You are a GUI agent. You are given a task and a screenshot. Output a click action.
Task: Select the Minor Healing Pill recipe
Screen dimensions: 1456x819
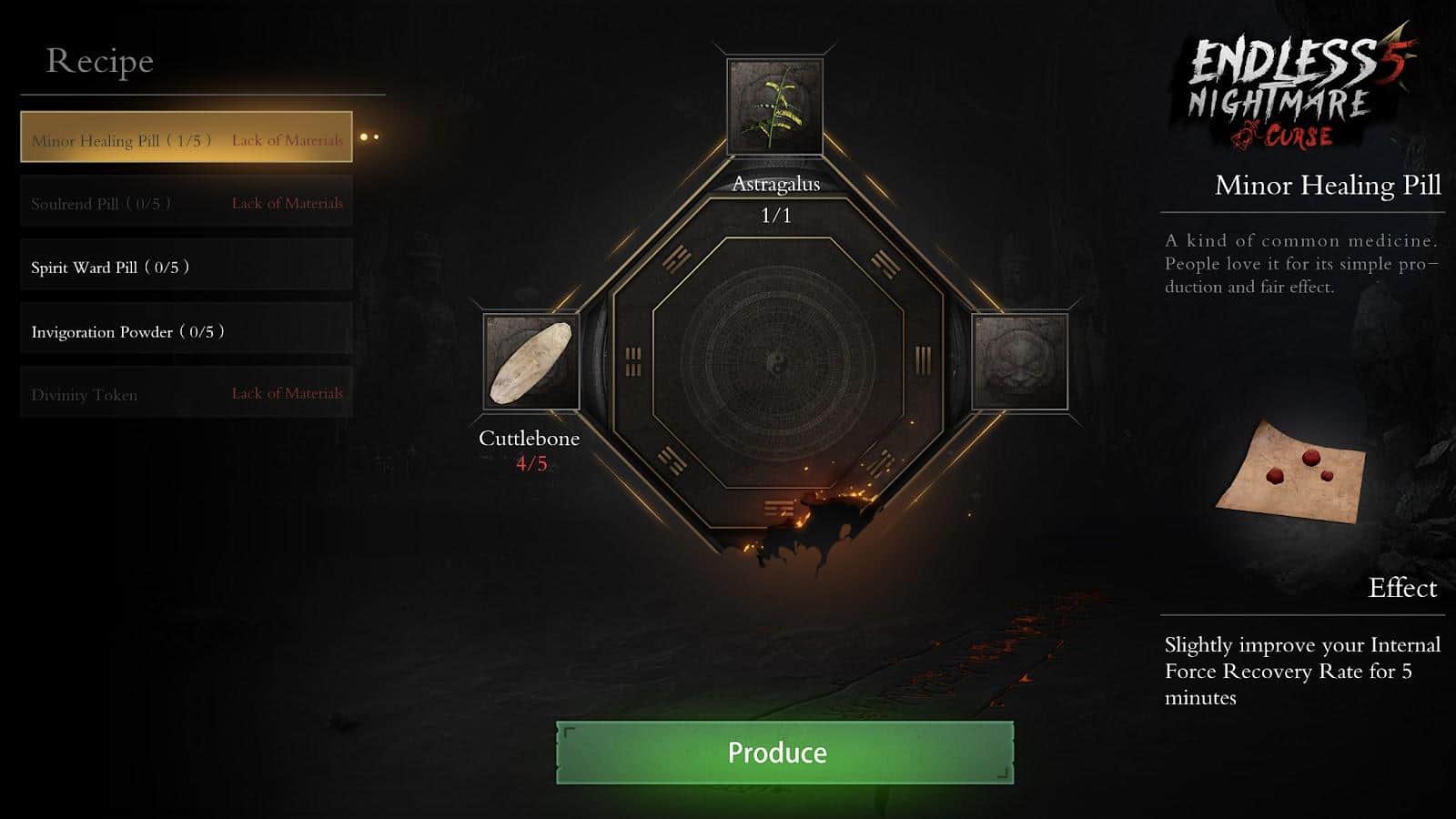187,137
